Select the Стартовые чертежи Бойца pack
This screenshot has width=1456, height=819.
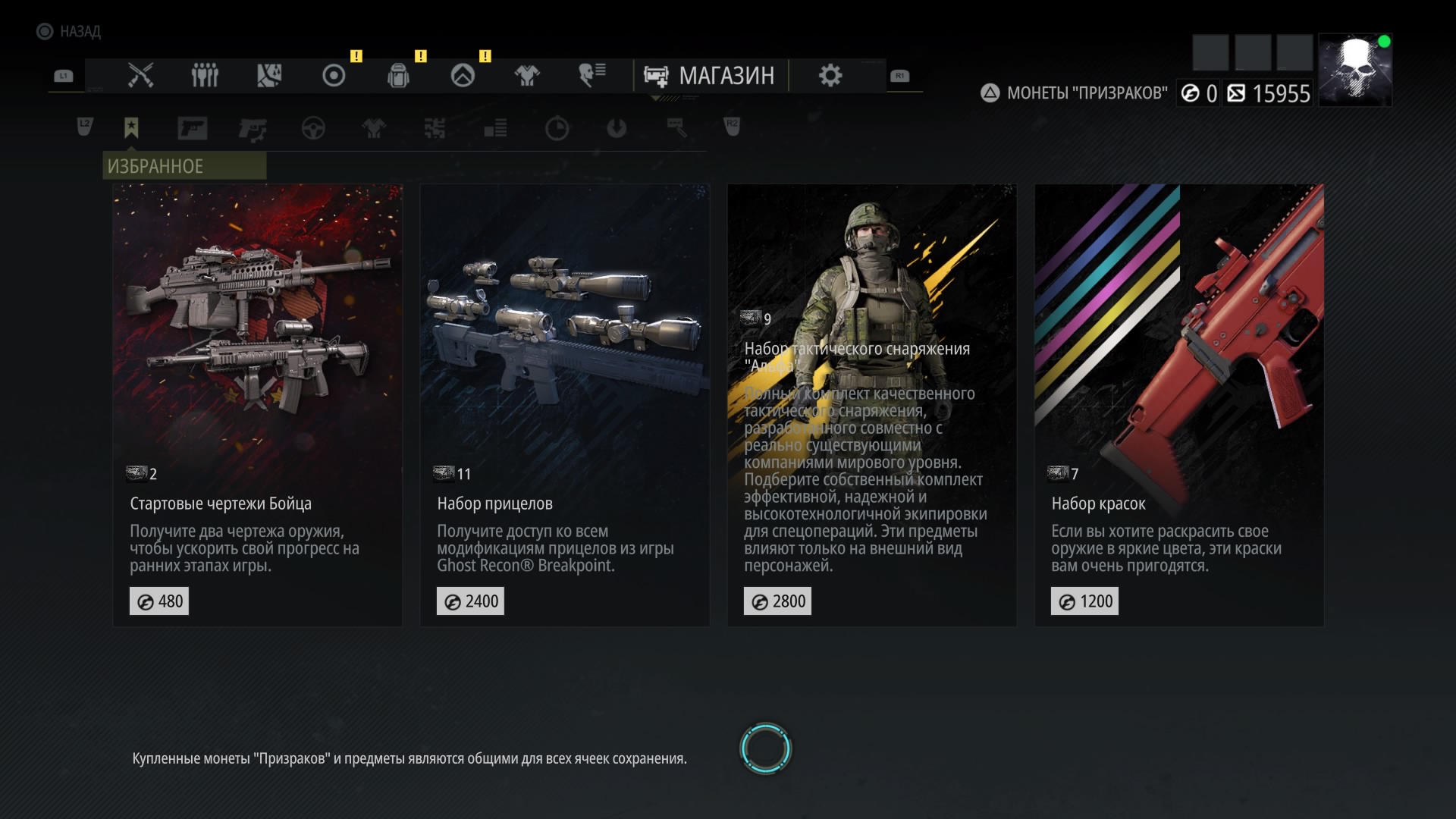257,405
